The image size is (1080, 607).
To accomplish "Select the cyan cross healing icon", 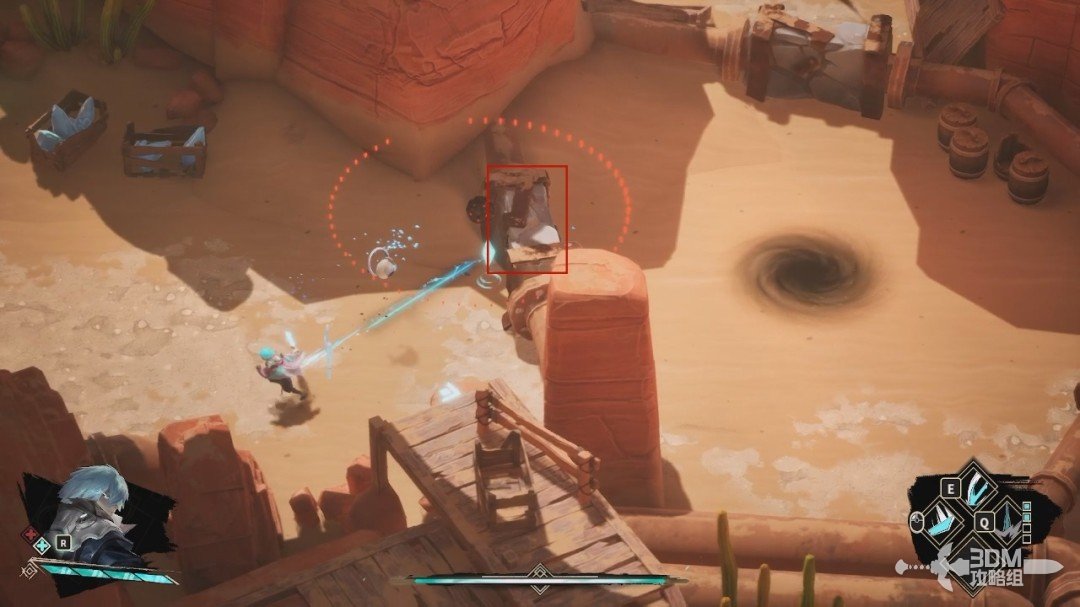I will point(42,546).
